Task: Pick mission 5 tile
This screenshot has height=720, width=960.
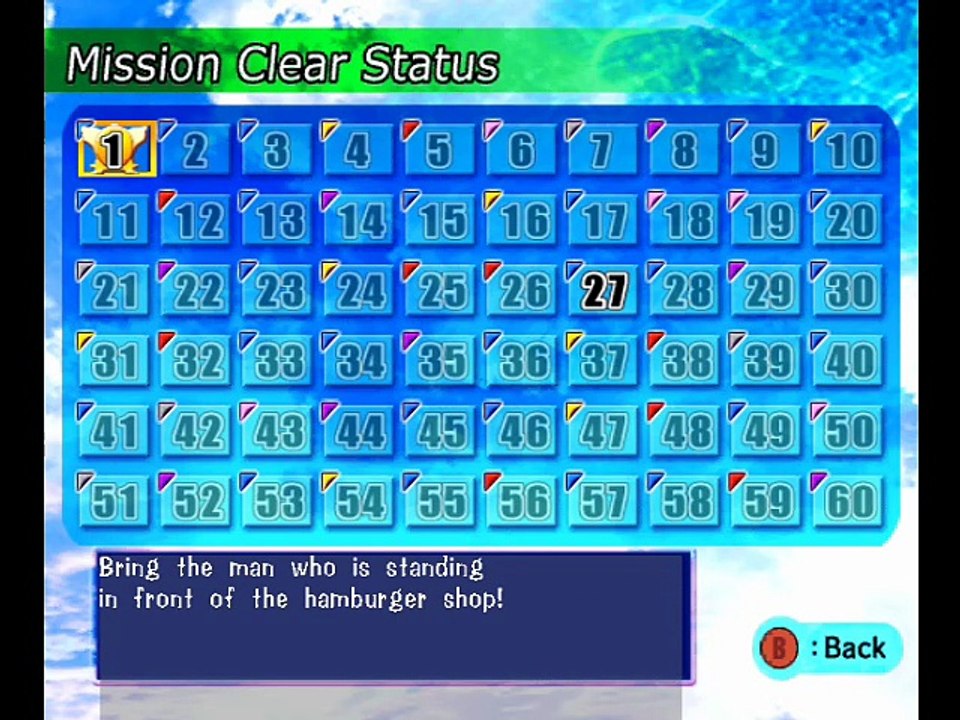Action: (x=440, y=150)
